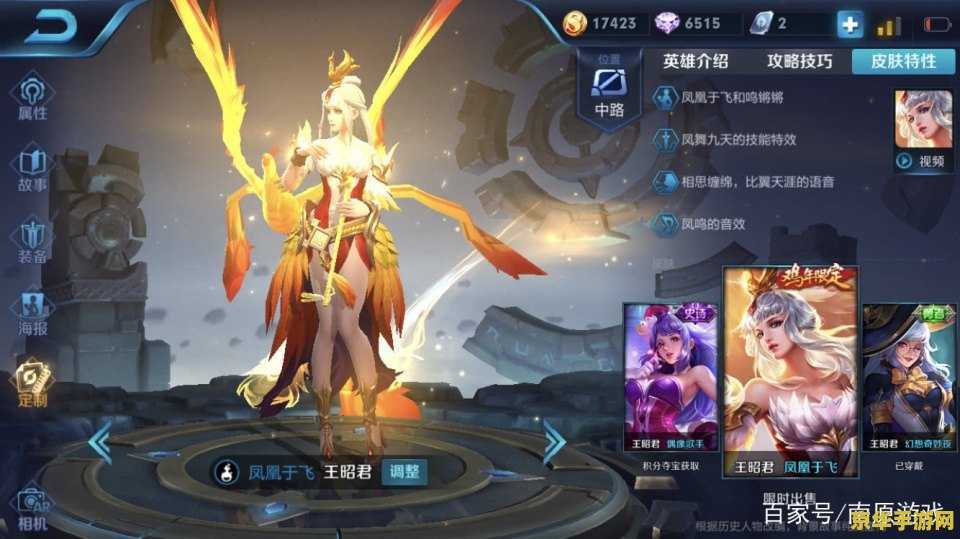Show the previous skin with left arrow
This screenshot has height=539, width=960.
[101, 443]
